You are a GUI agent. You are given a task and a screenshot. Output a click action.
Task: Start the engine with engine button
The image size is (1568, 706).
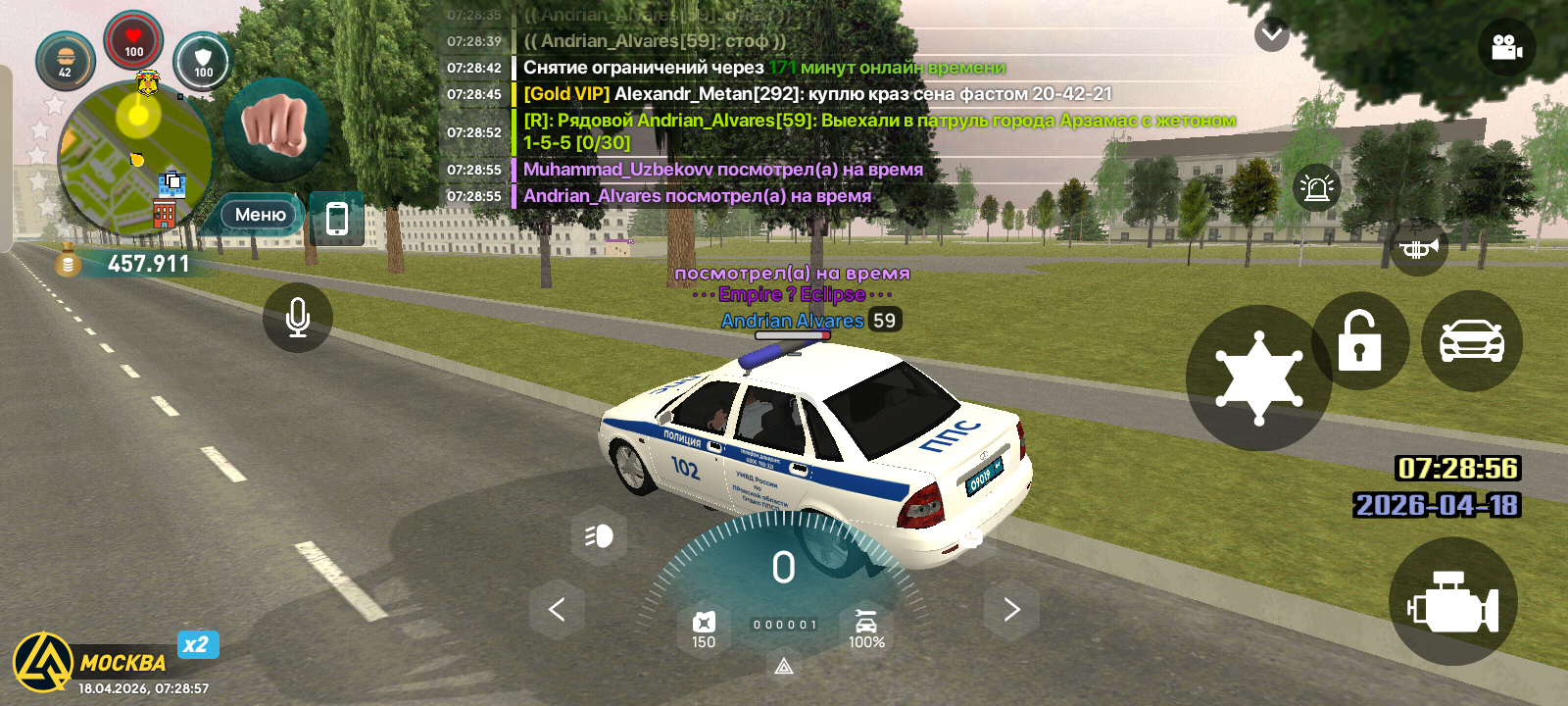pyautogui.click(x=1452, y=602)
